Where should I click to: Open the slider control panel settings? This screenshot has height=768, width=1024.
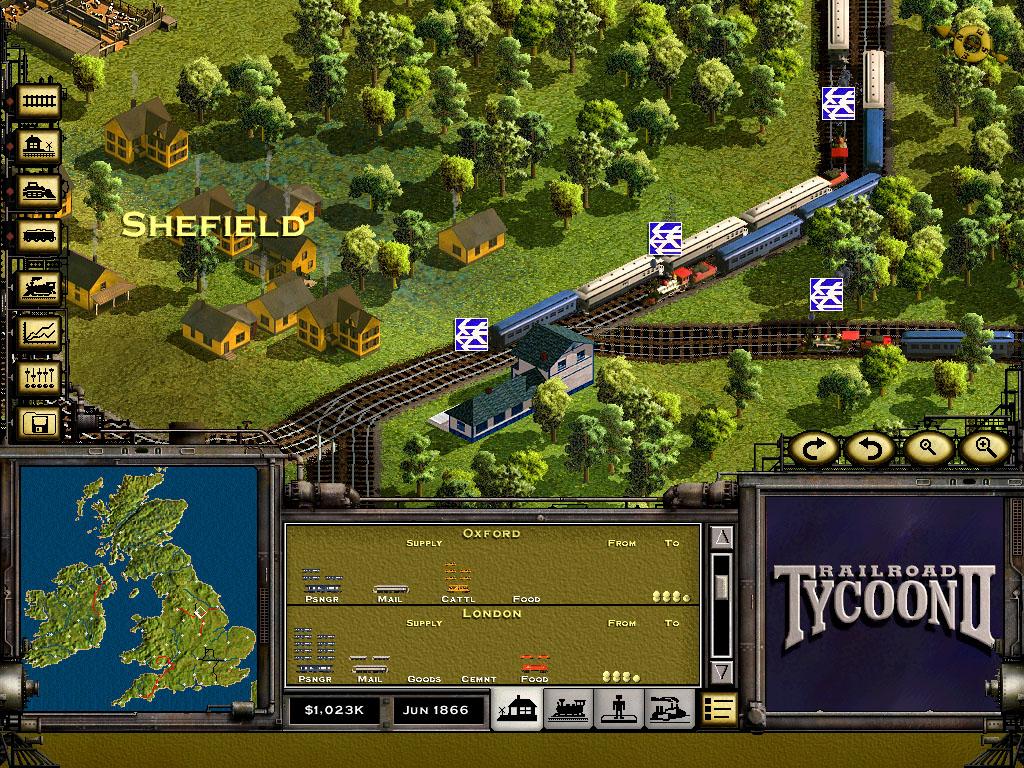tap(40, 378)
